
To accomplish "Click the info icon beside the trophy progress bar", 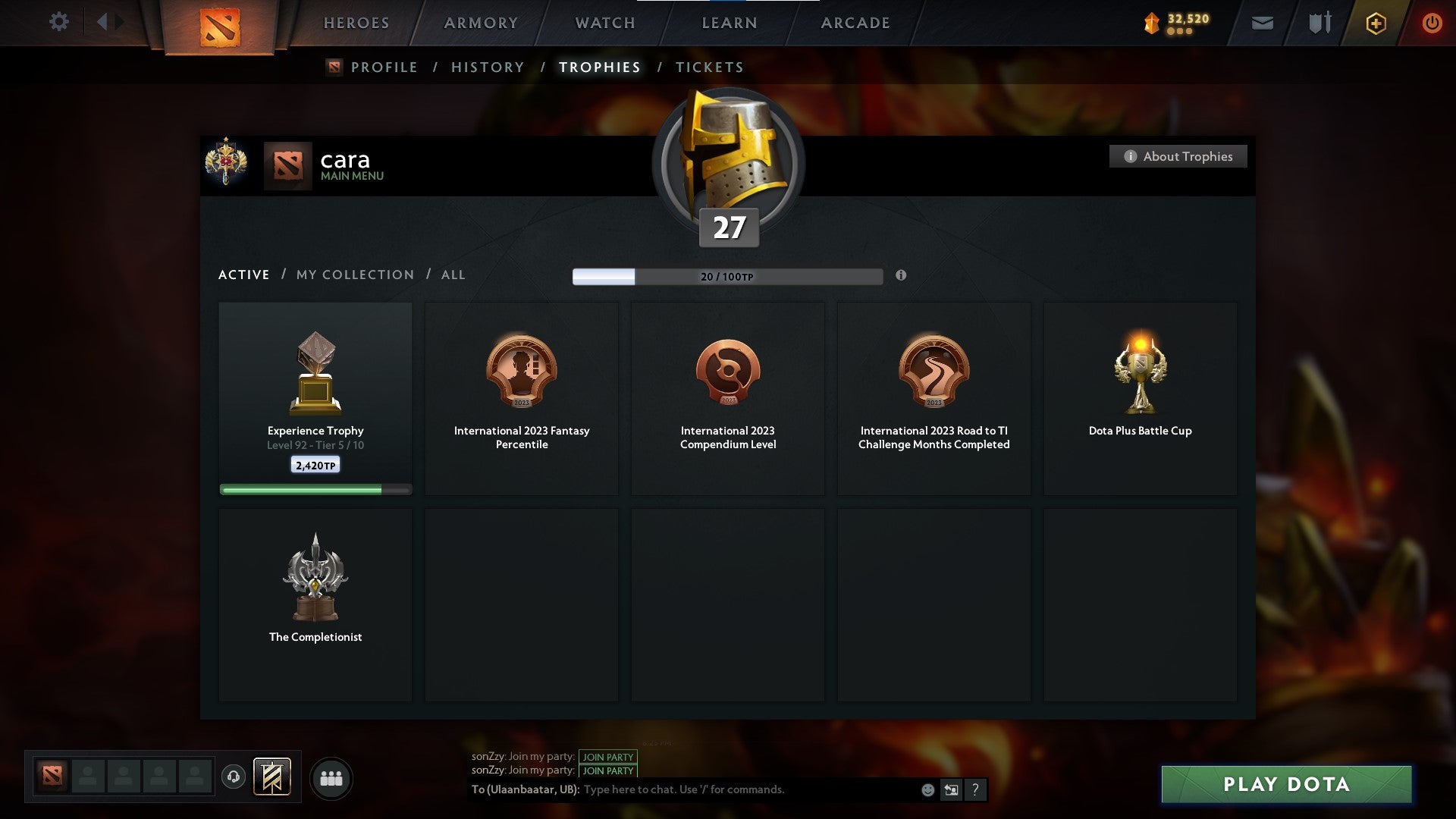I will tap(902, 276).
